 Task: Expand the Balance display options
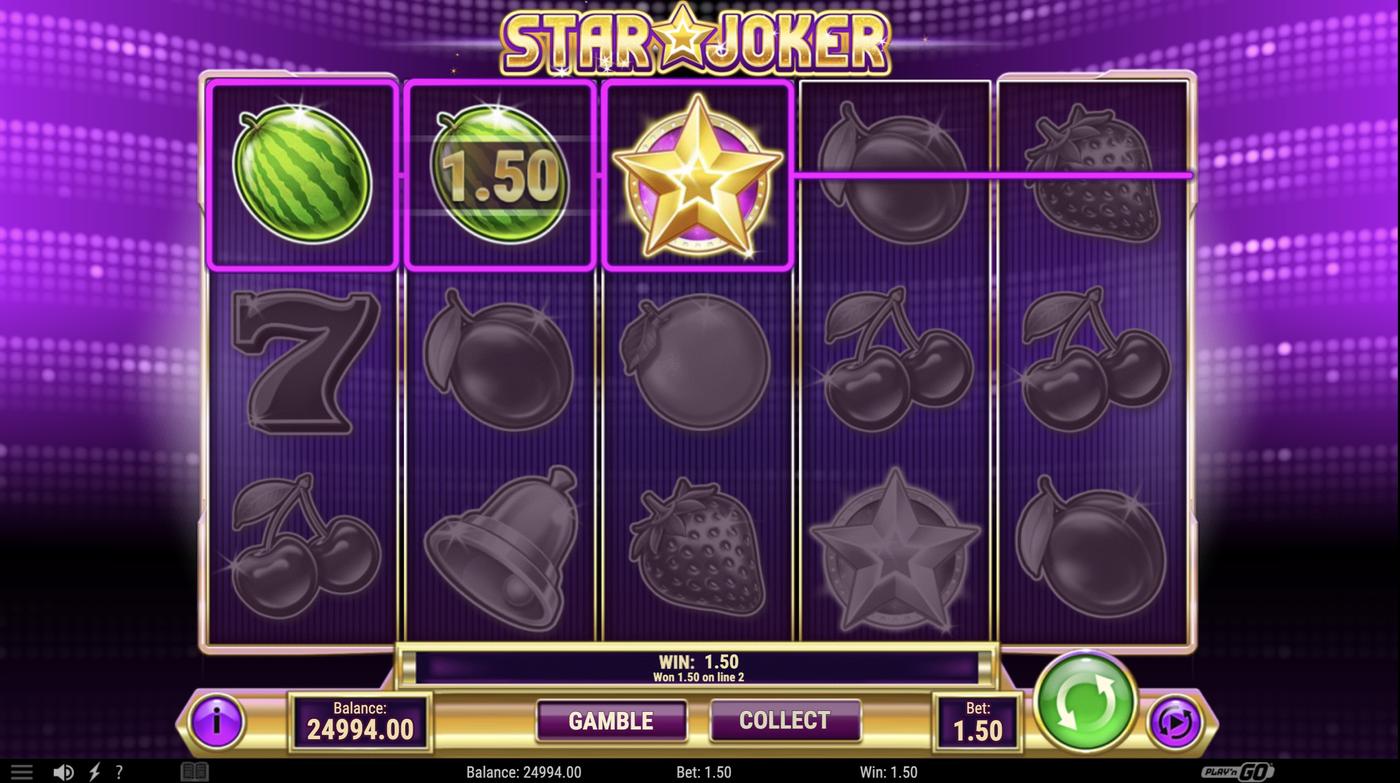360,720
